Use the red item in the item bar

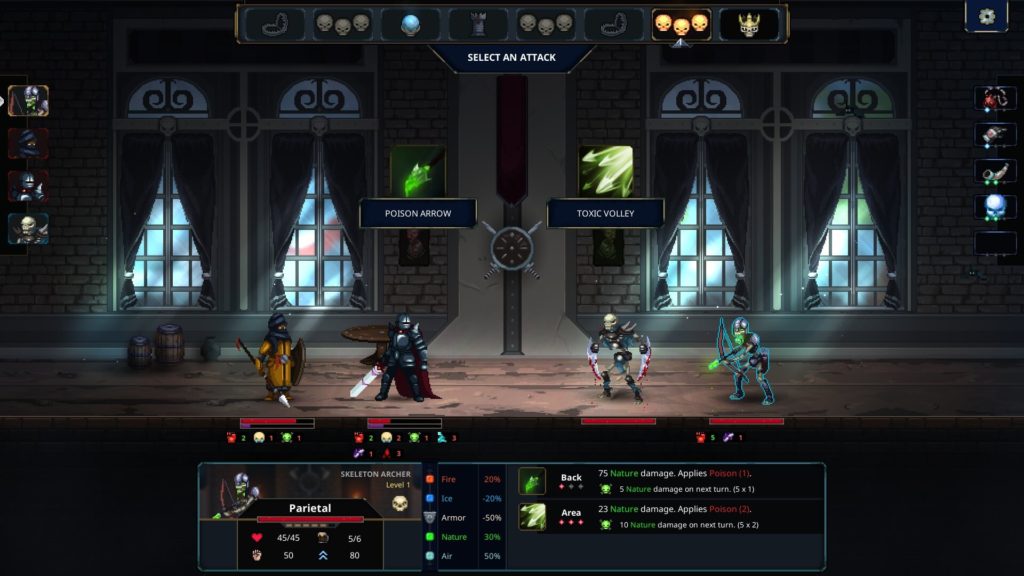995,98
